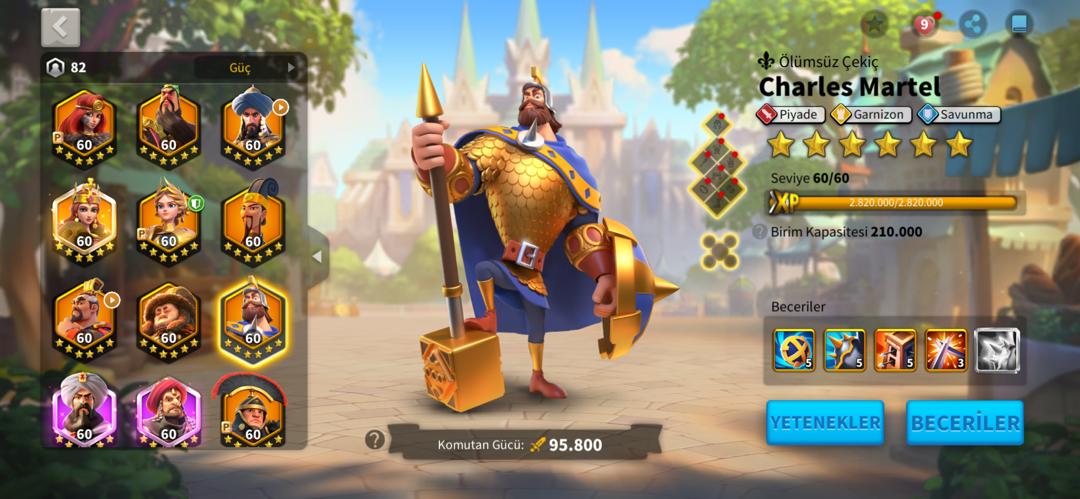Open the blue book icon
The image size is (1080, 499).
click(x=1019, y=24)
